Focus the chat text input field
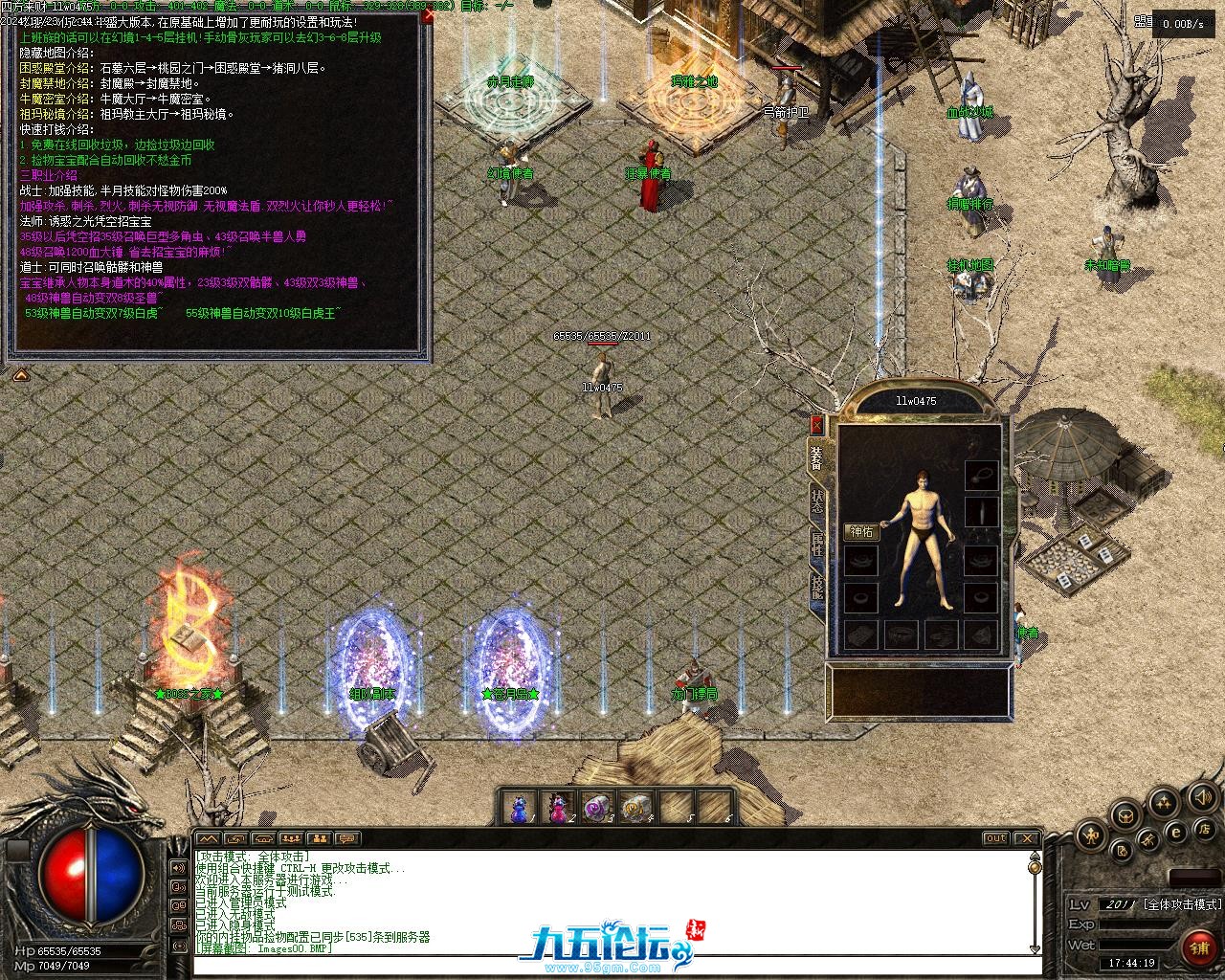This screenshot has width=1225, height=980. pos(612,967)
